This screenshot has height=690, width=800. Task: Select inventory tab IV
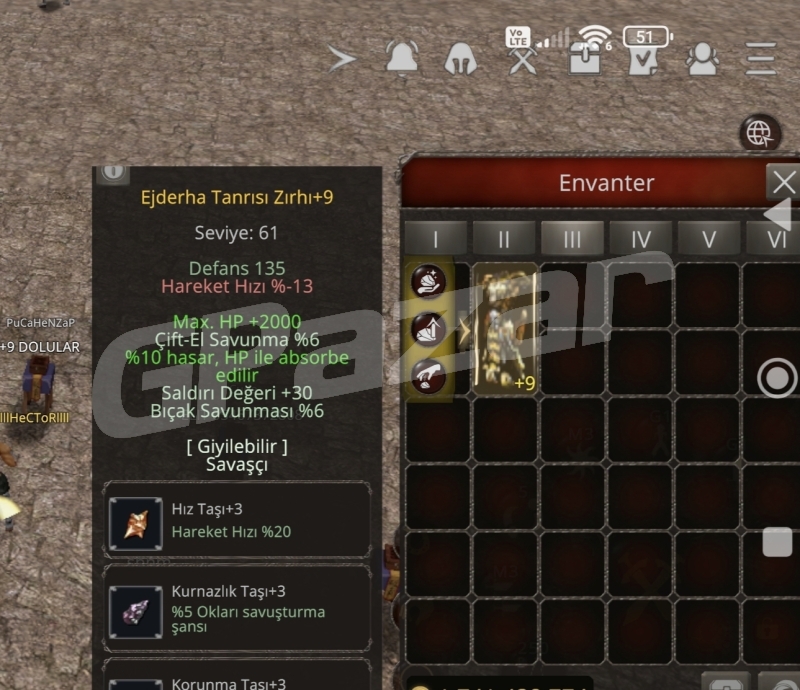tap(641, 240)
